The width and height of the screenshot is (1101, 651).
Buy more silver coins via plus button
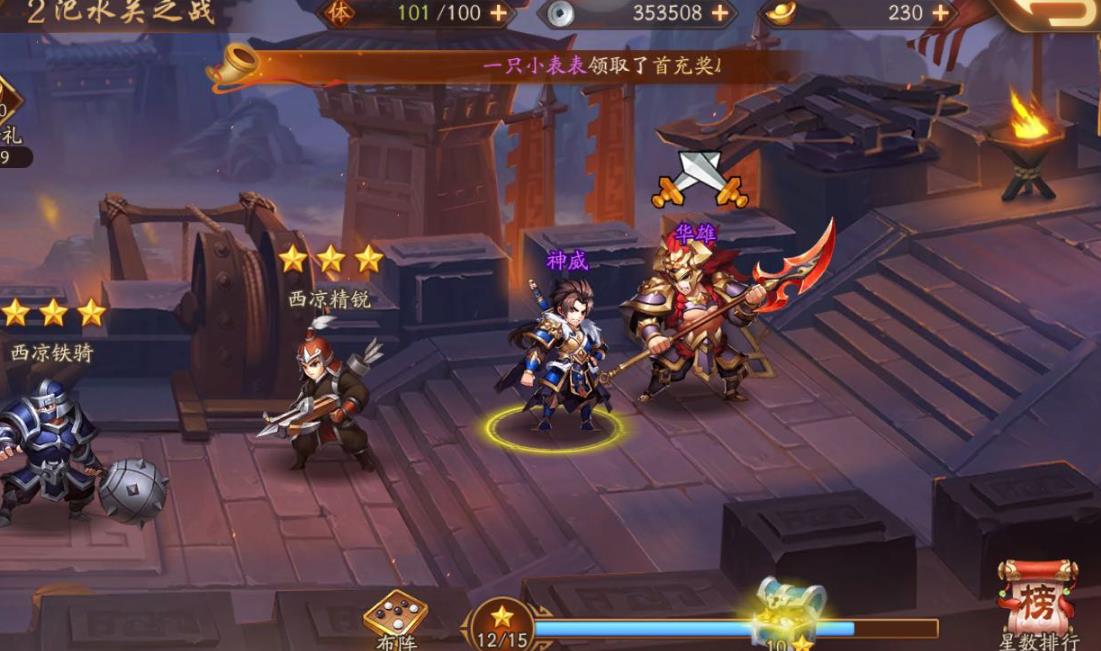[719, 13]
